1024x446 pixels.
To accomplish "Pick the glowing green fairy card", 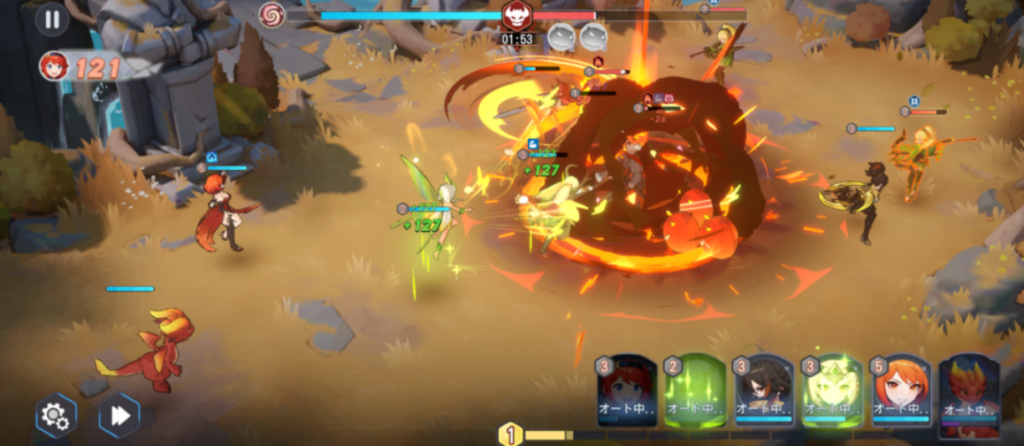I will (832, 392).
